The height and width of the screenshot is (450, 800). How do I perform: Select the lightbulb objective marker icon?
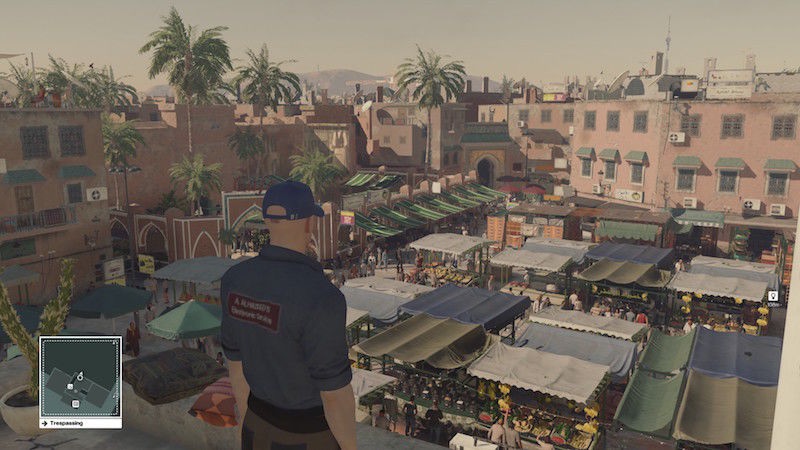[773, 296]
